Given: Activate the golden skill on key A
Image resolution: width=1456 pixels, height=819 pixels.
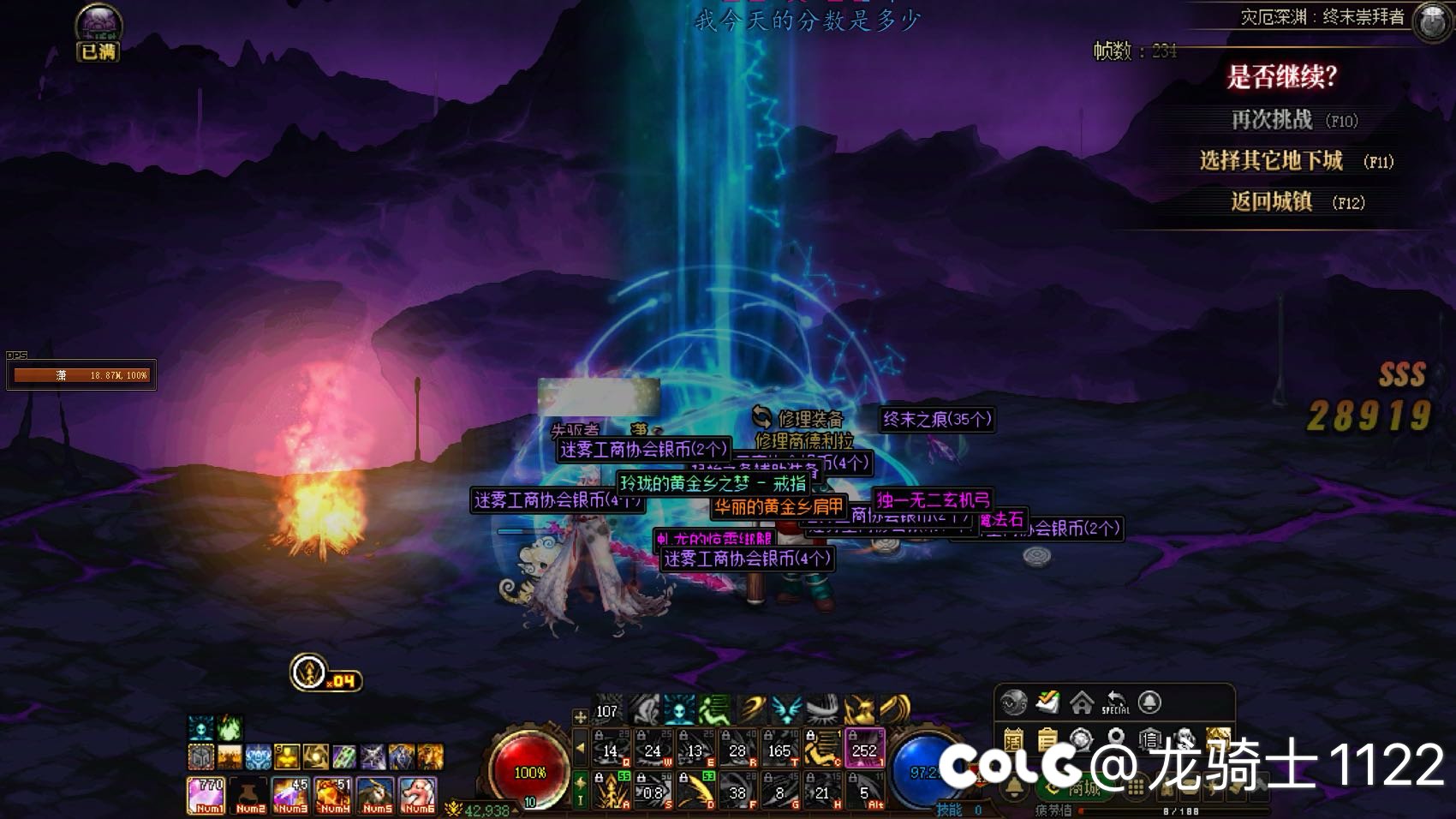Looking at the screenshot, I should pyautogui.click(x=612, y=791).
